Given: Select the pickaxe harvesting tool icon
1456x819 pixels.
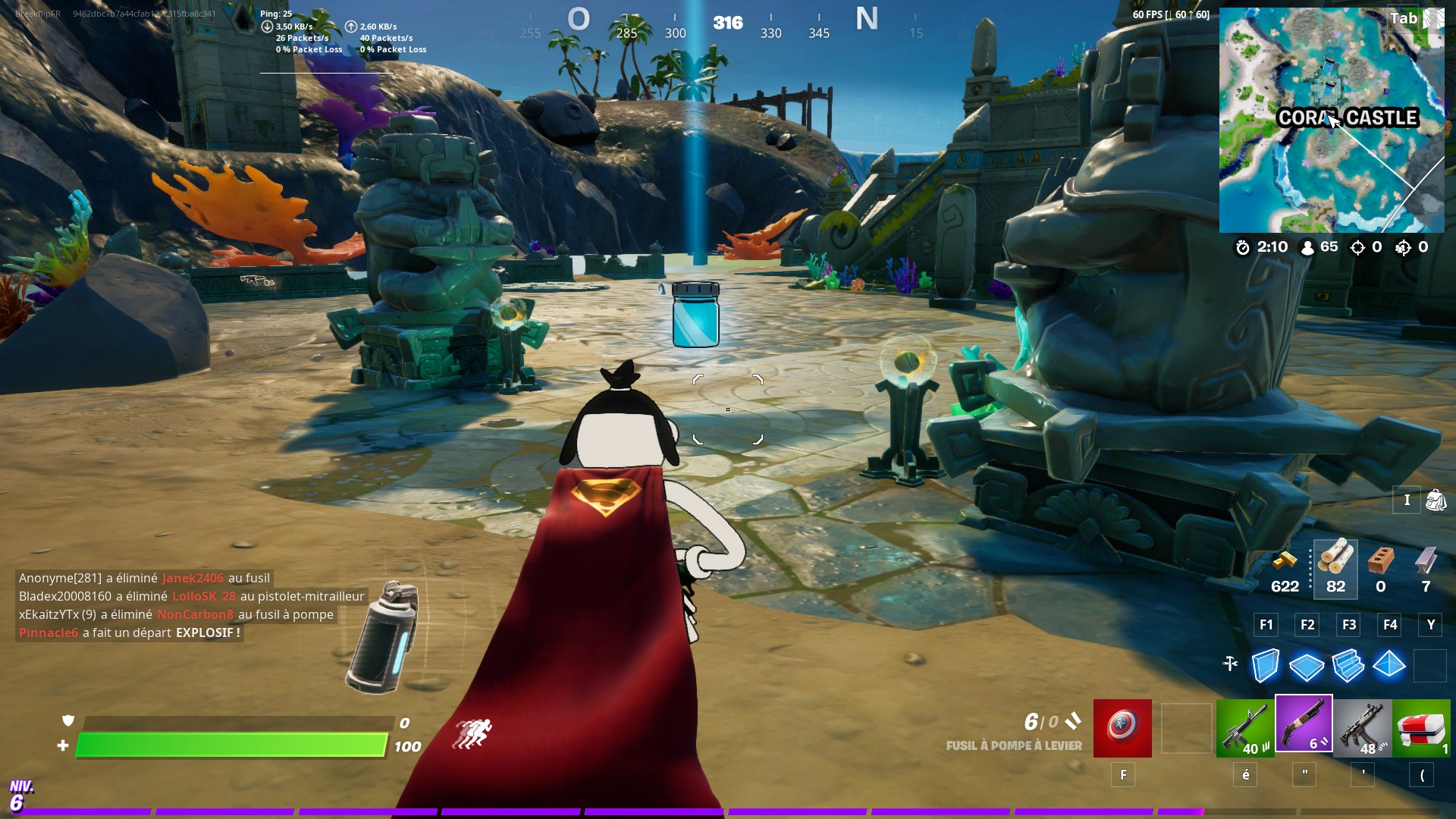Looking at the screenshot, I should tap(1230, 664).
